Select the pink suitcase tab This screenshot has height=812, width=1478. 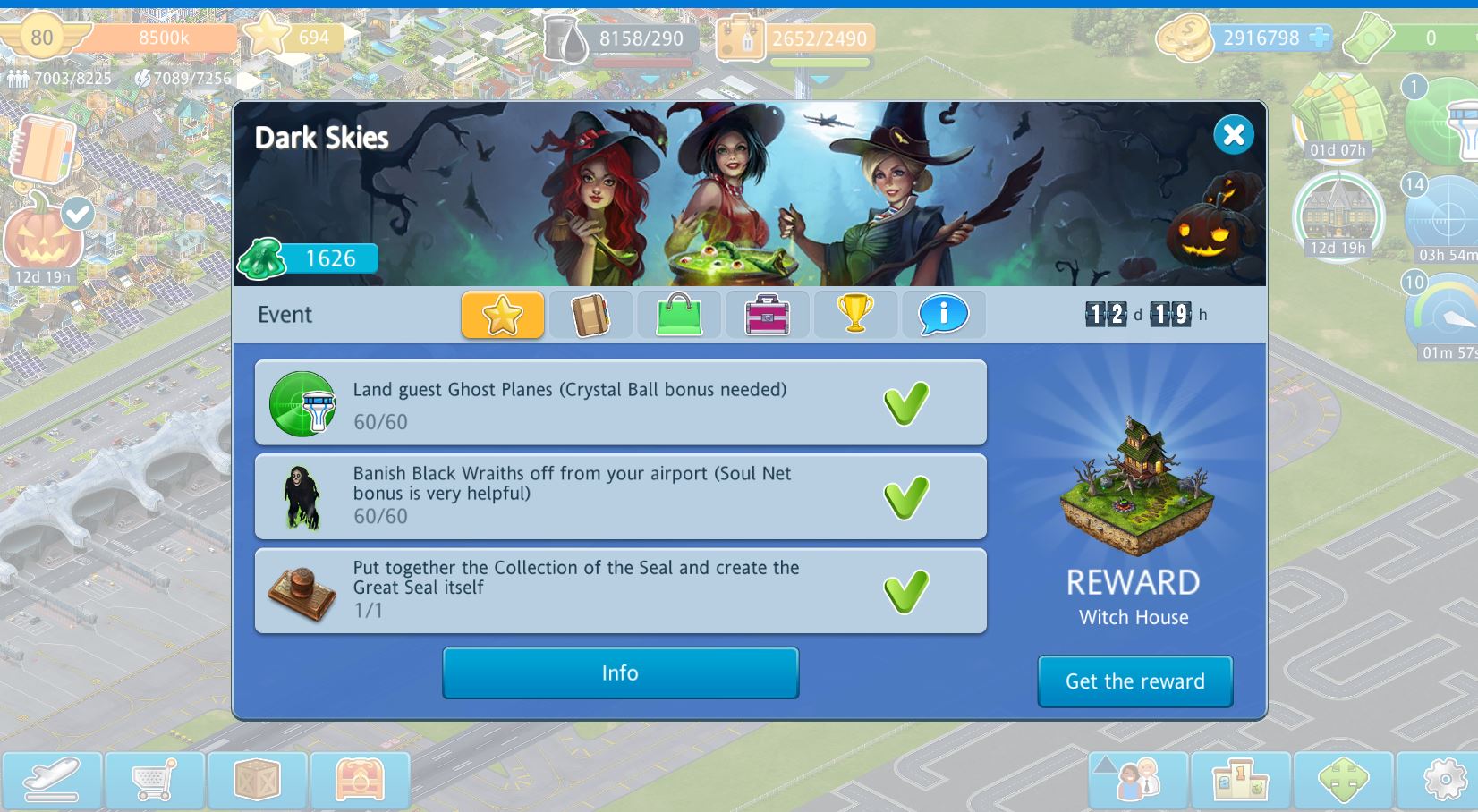tap(767, 315)
